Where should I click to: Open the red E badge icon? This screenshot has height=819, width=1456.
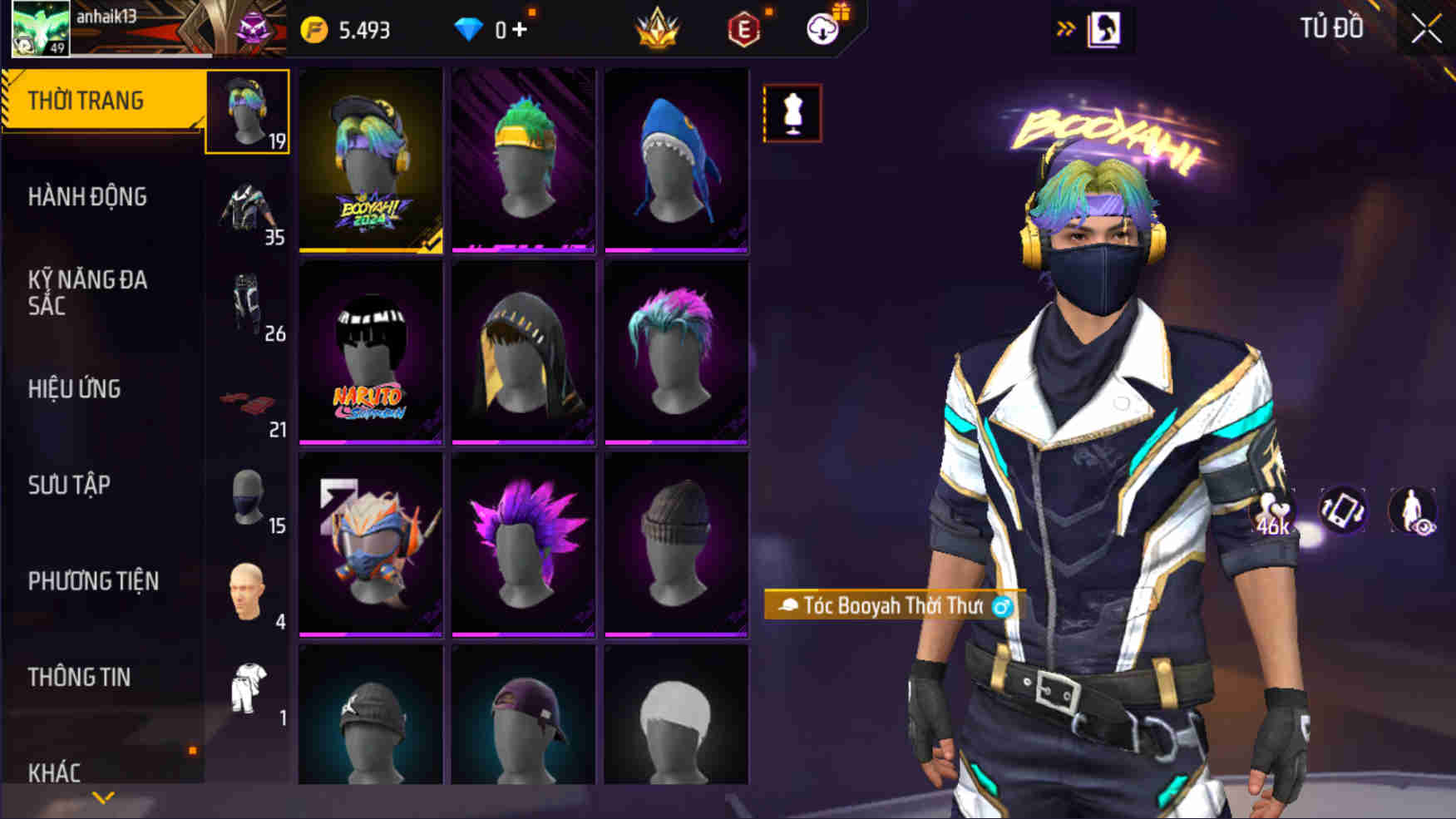click(x=743, y=30)
